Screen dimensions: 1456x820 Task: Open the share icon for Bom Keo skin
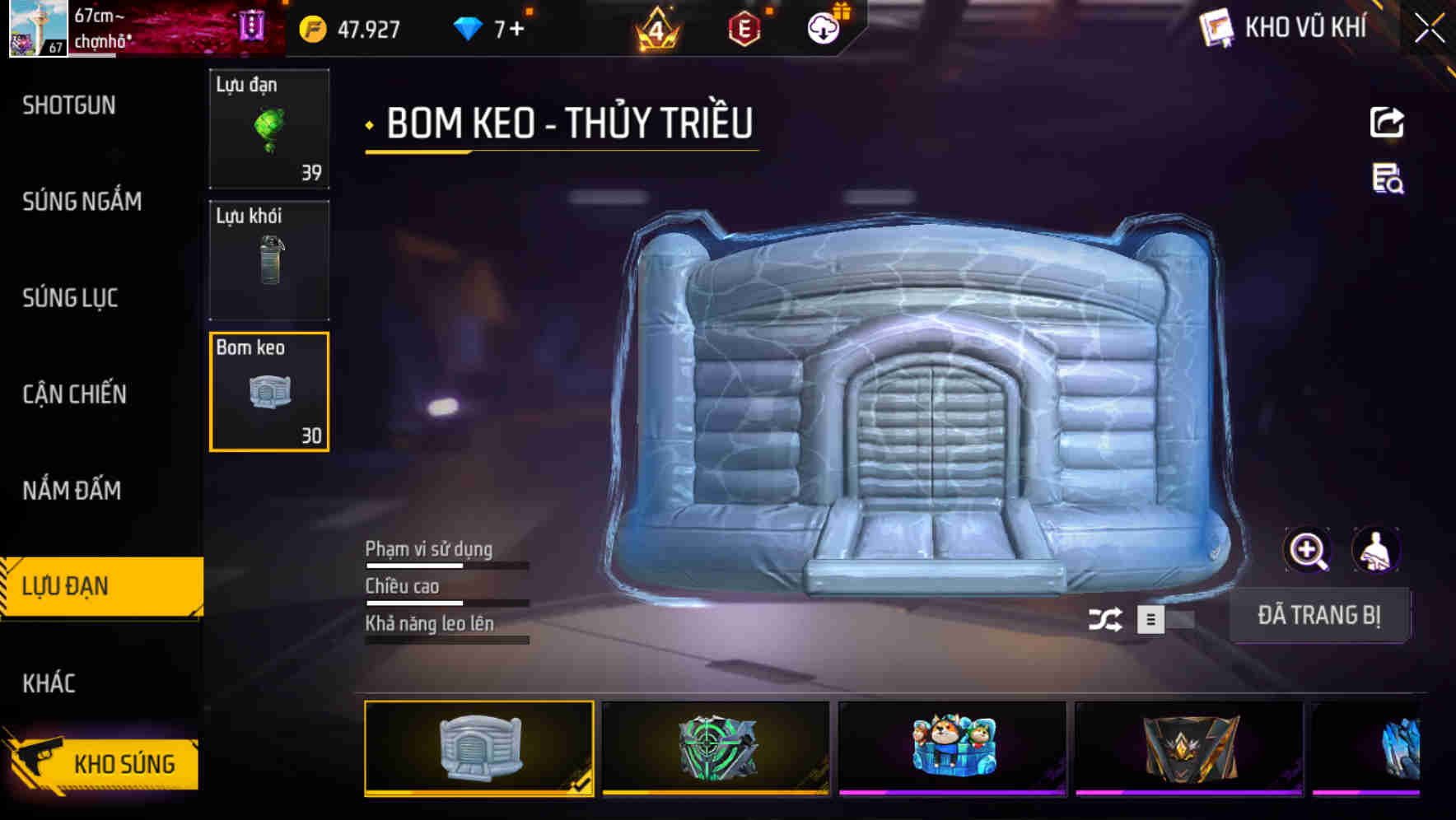(1387, 122)
